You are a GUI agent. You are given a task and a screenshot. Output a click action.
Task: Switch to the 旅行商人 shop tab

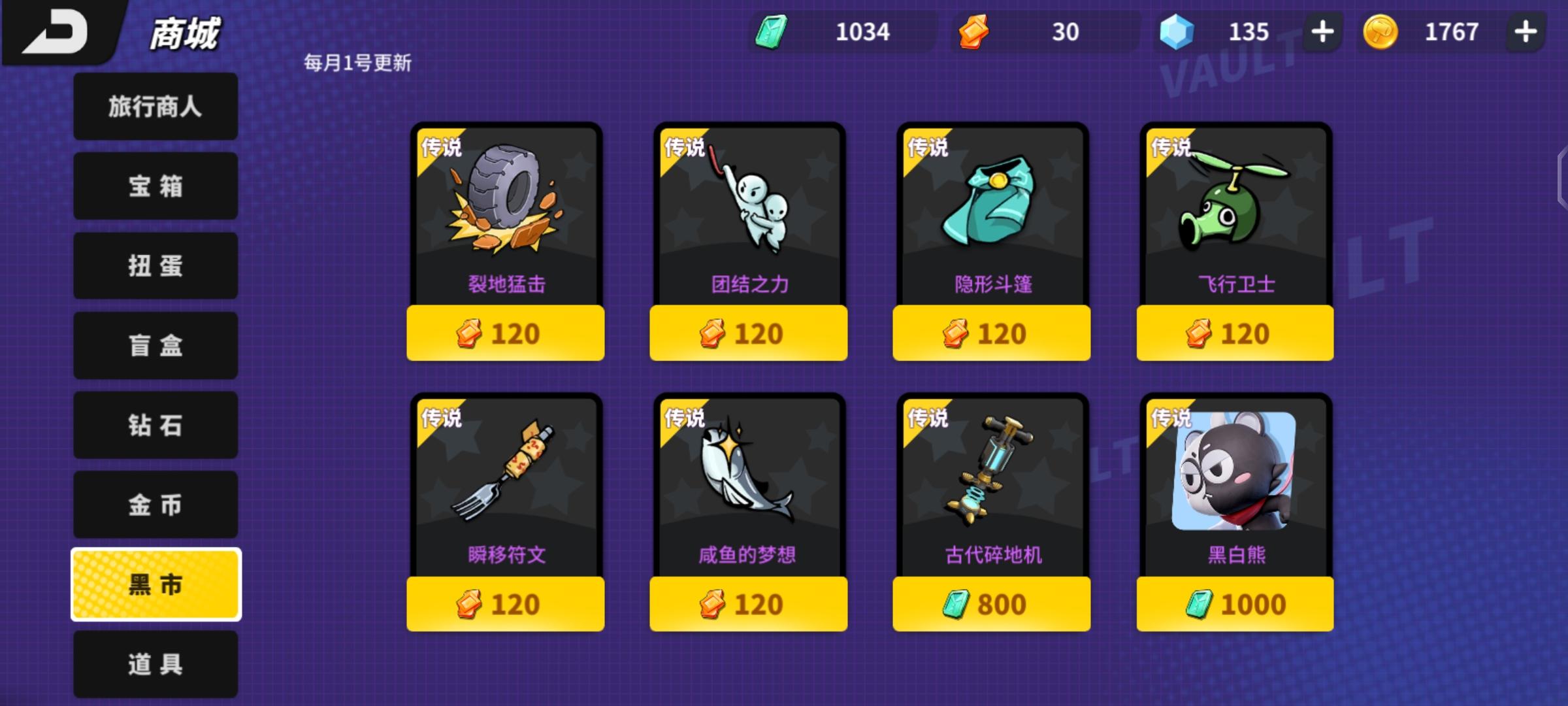(155, 107)
